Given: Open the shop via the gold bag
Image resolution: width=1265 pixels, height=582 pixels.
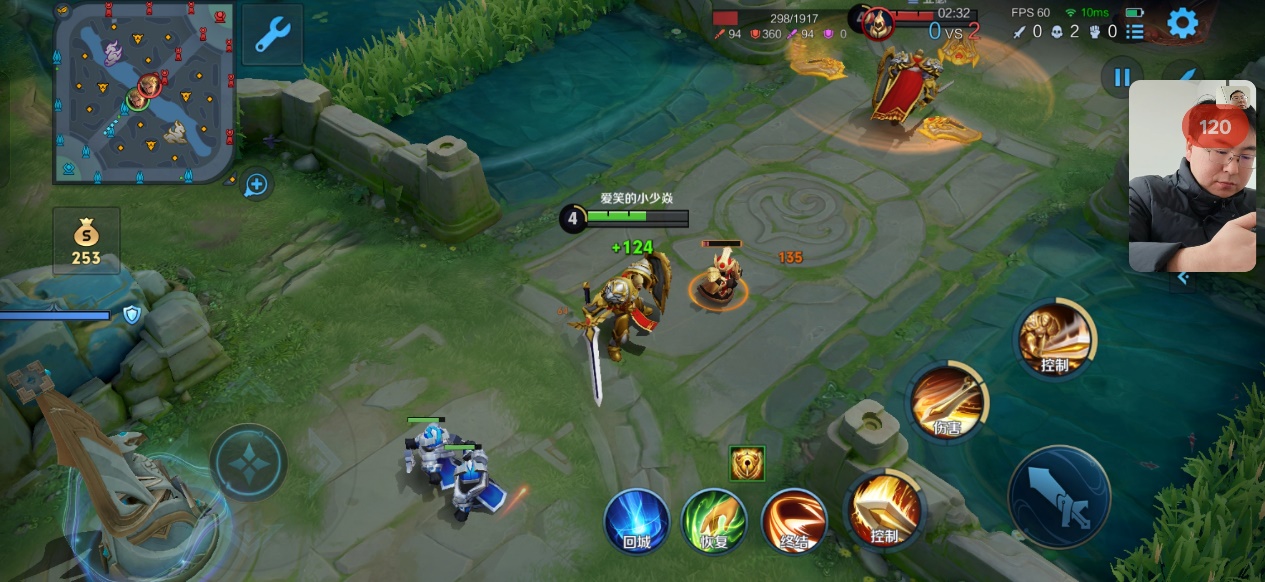Looking at the screenshot, I should coord(86,241).
